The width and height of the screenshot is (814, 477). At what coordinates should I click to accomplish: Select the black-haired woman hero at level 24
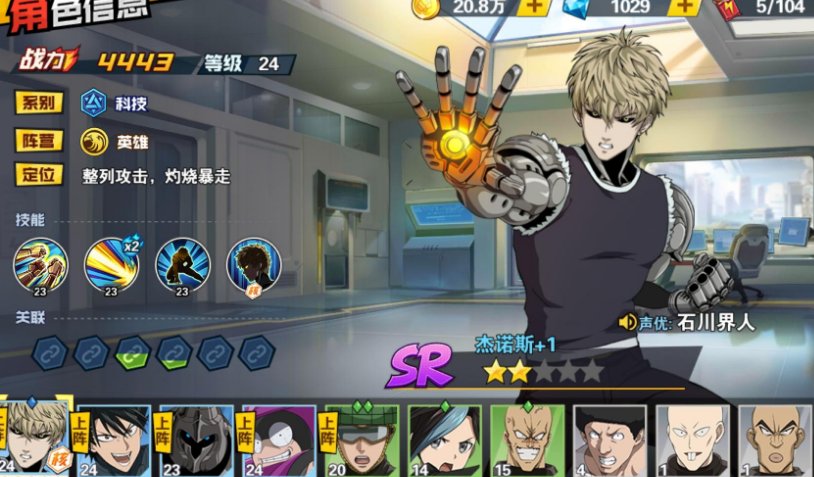pyautogui.click(x=115, y=439)
